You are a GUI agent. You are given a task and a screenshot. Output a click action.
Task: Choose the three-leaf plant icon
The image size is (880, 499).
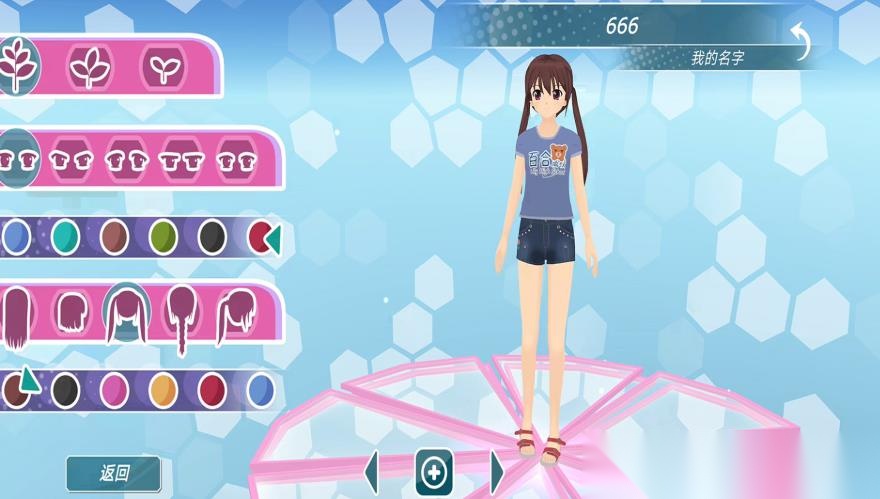(x=90, y=66)
